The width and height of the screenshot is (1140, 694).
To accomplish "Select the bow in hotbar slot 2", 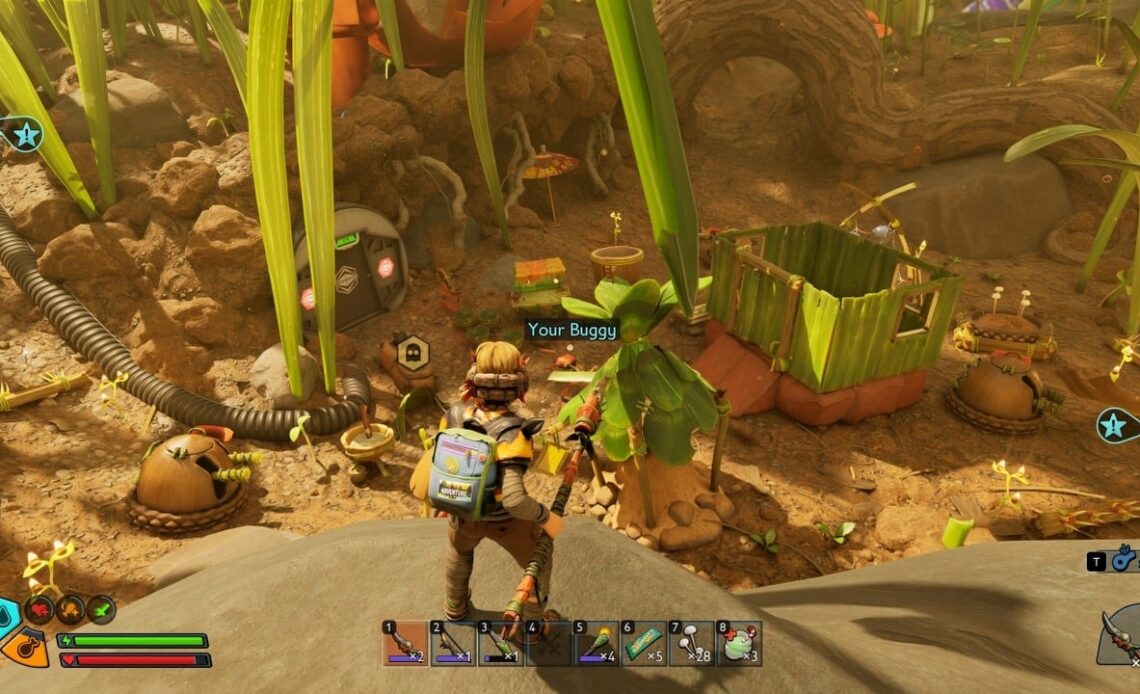I will tap(452, 643).
